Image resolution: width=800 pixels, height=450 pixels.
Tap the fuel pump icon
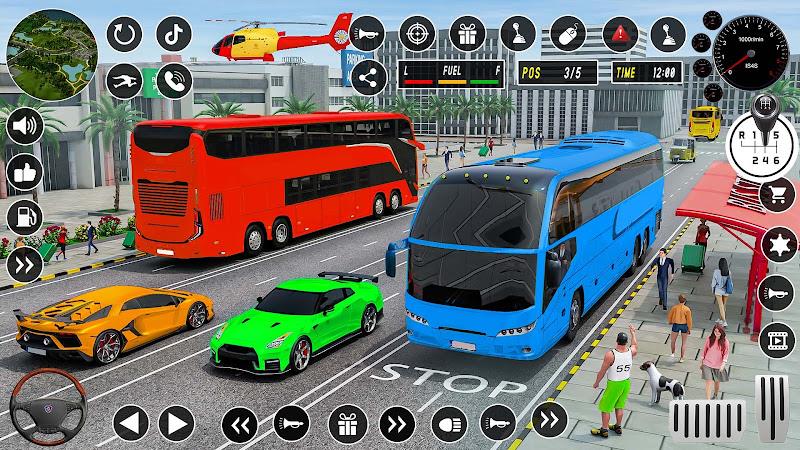click(23, 218)
